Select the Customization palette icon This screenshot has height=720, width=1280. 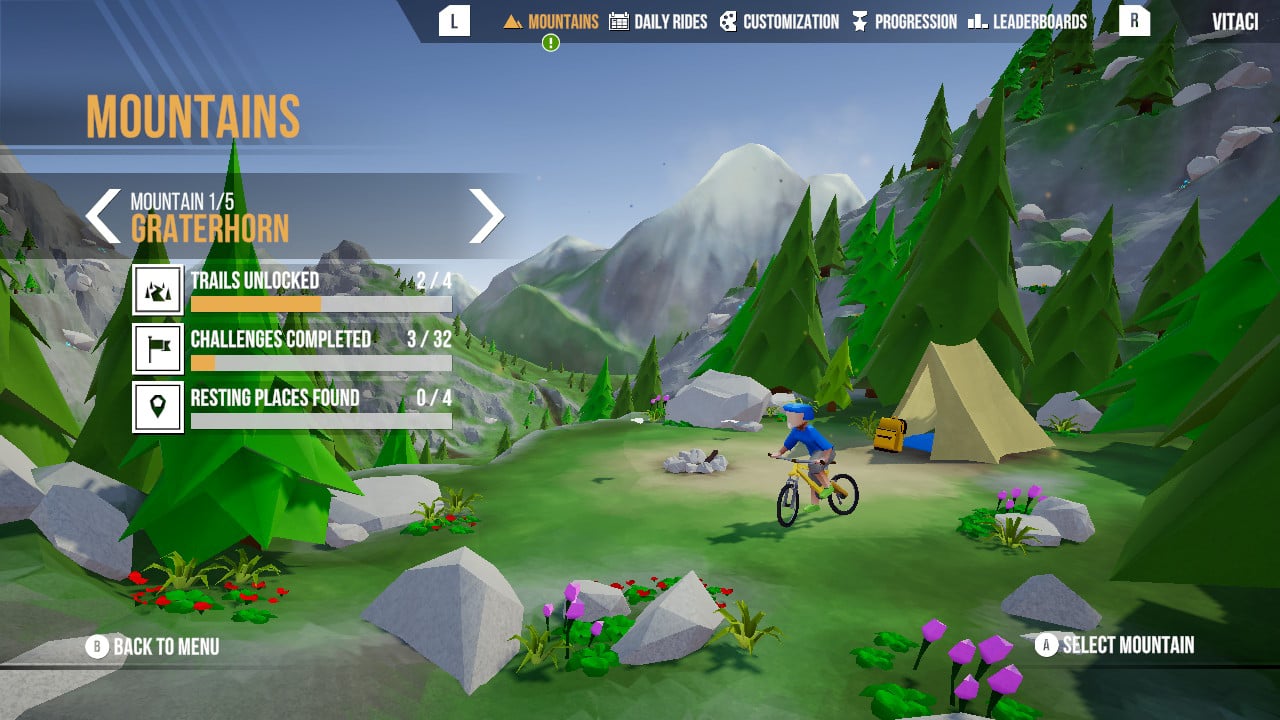click(729, 21)
